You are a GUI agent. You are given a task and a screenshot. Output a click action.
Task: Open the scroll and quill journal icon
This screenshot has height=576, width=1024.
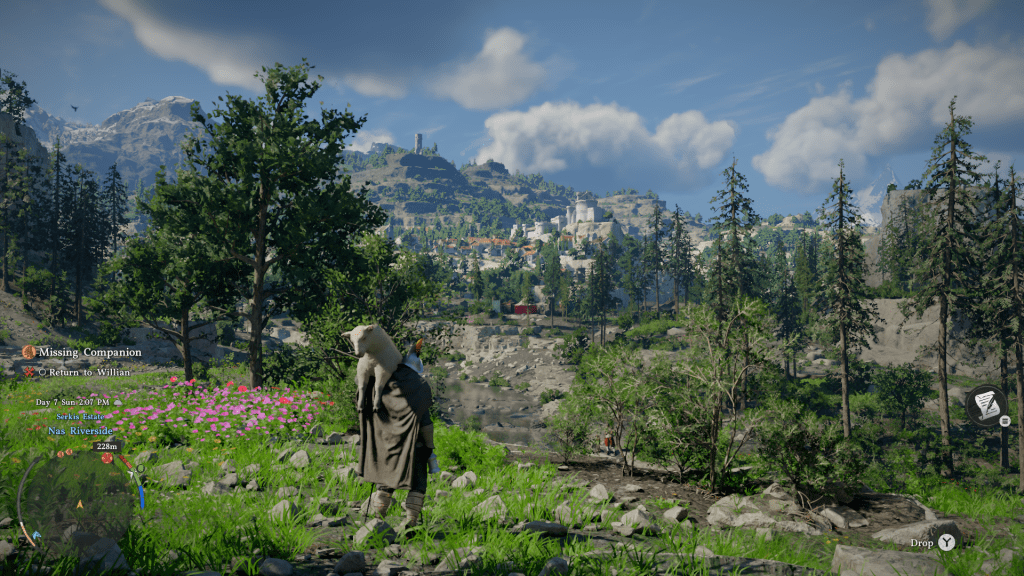coord(985,404)
